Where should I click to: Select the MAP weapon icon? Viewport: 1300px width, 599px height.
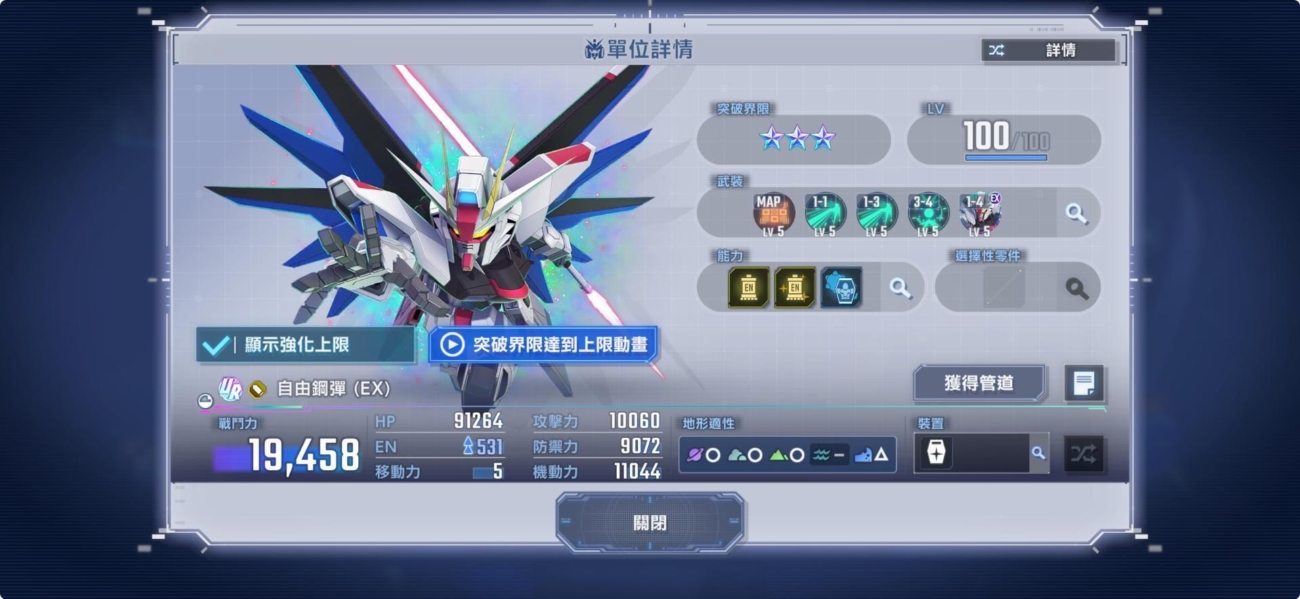773,213
